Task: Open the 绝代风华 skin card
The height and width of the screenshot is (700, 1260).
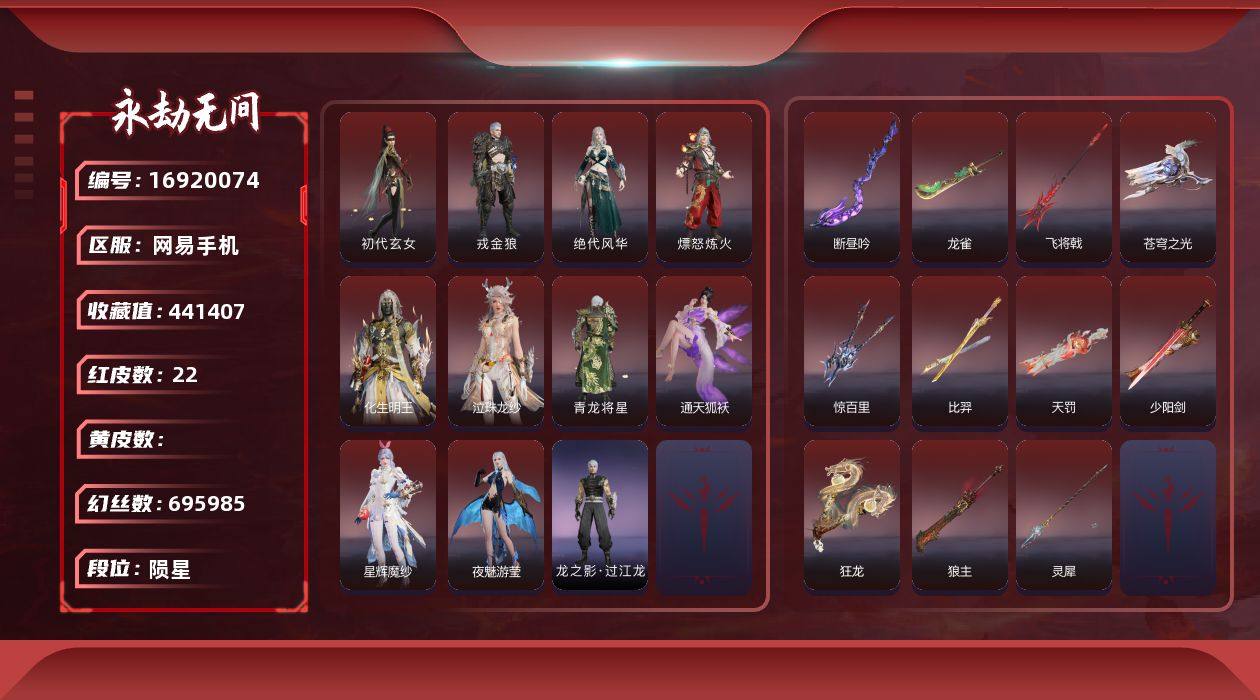Action: tap(600, 187)
